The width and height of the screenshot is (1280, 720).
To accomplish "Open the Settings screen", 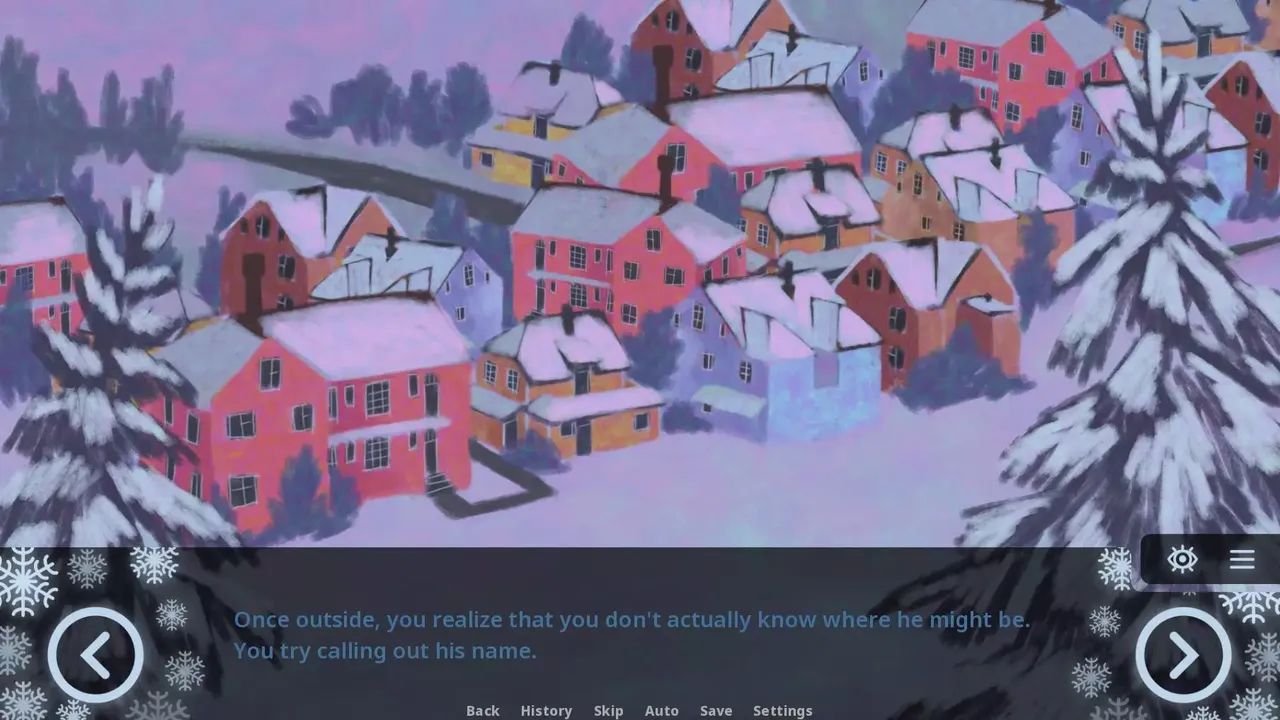I will (x=782, y=710).
